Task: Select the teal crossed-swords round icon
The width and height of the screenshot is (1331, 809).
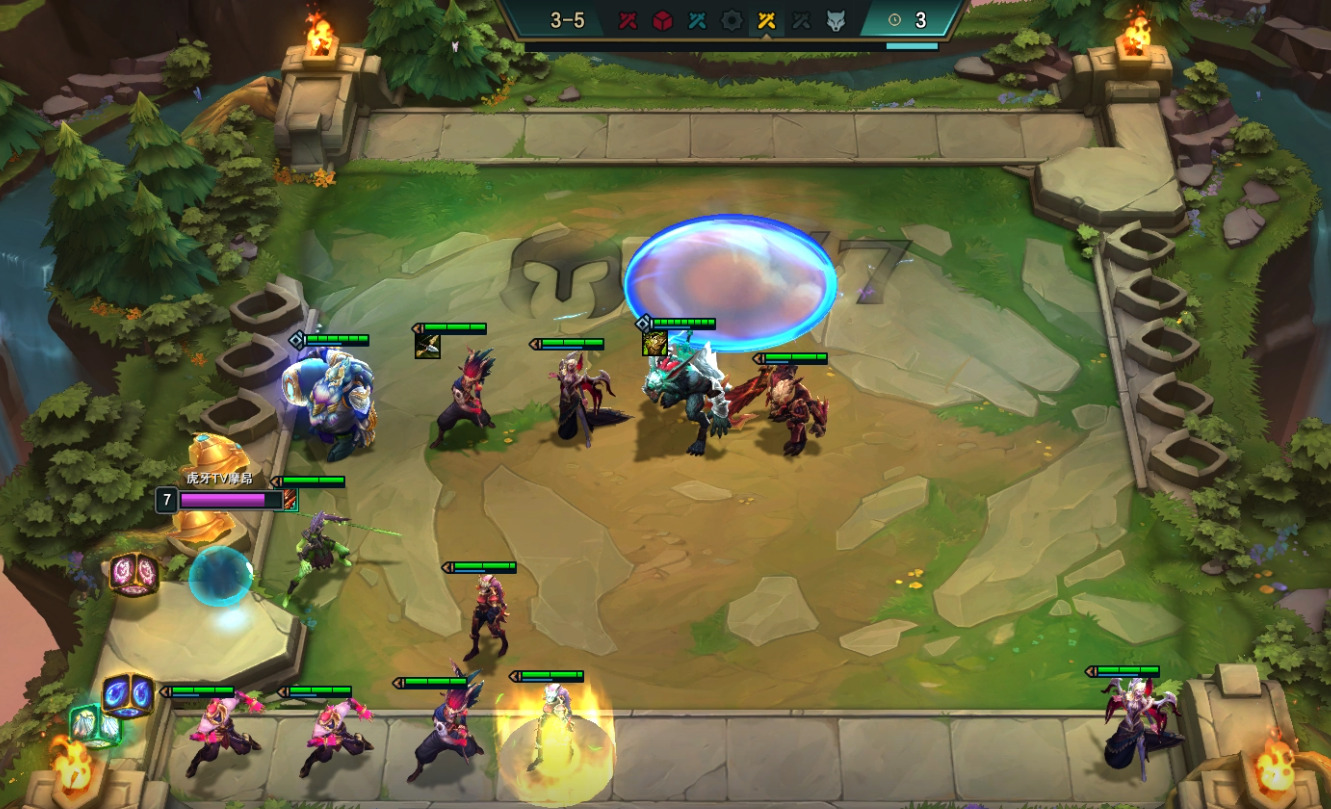Action: 697,20
